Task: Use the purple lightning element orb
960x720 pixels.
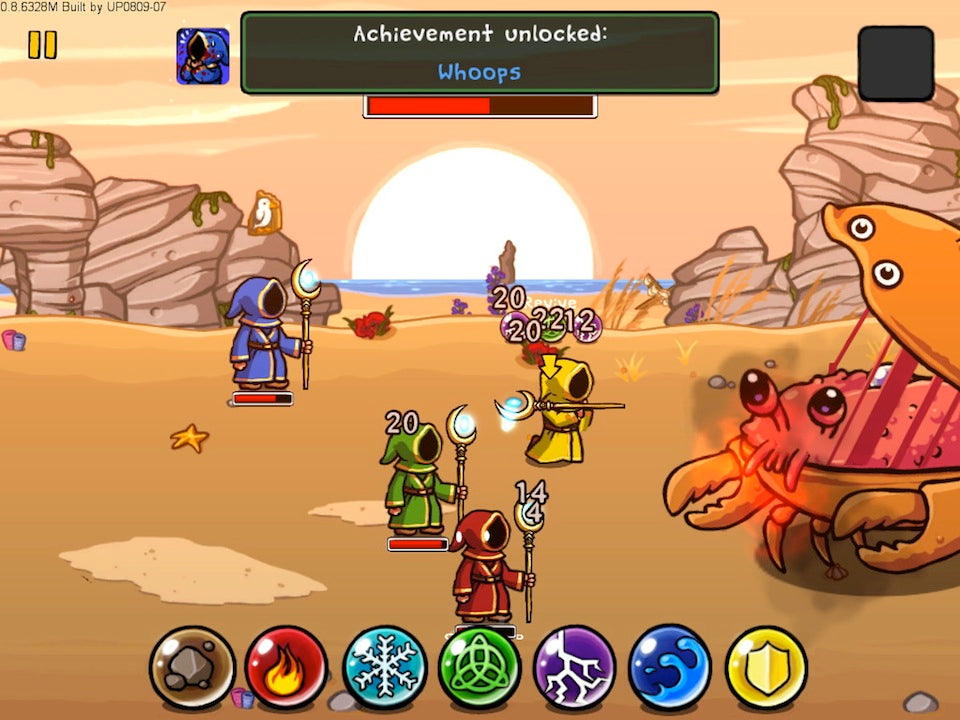Action: coord(575,667)
